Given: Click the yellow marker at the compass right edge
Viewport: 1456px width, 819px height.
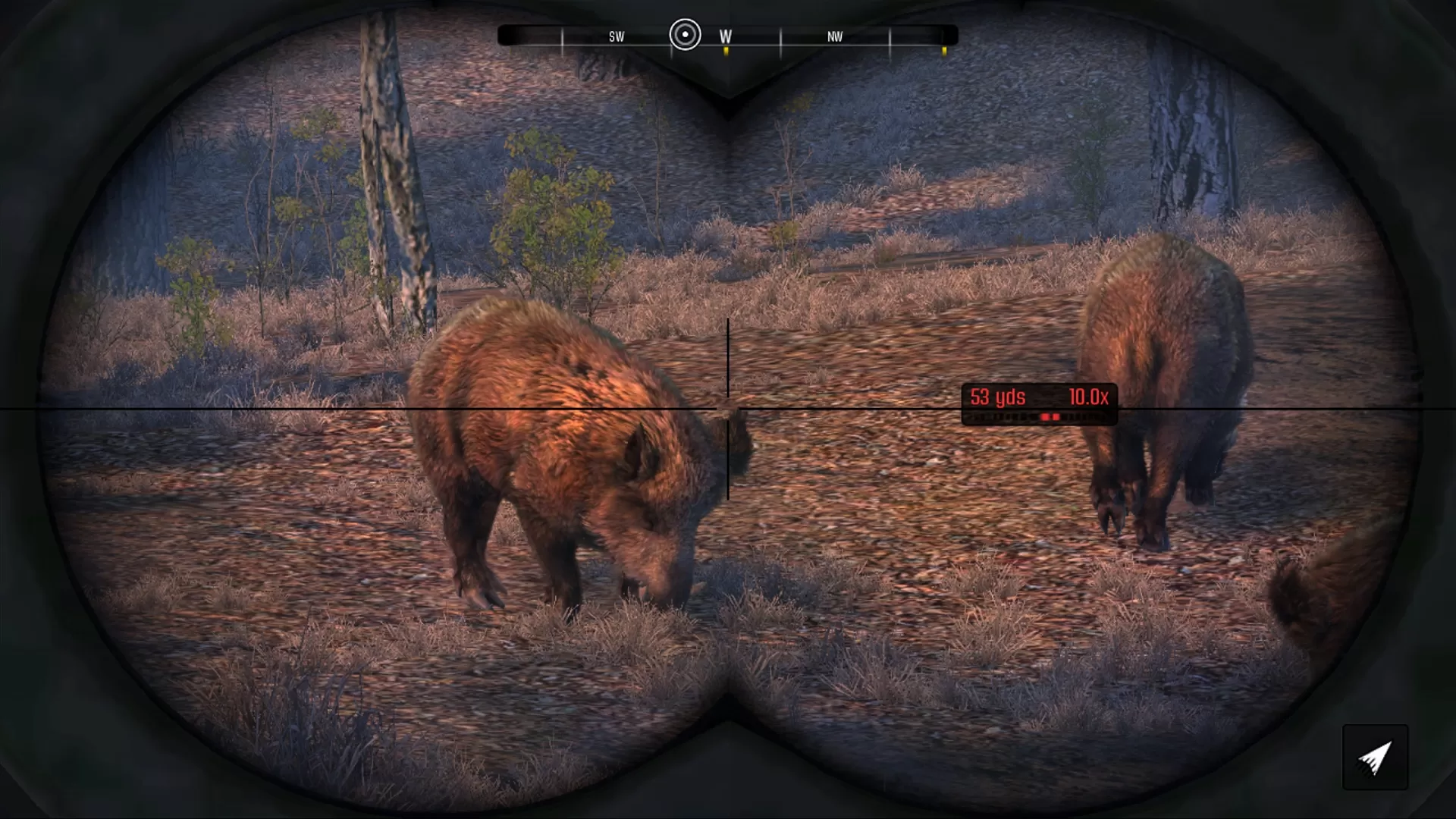Looking at the screenshot, I should pyautogui.click(x=944, y=51).
